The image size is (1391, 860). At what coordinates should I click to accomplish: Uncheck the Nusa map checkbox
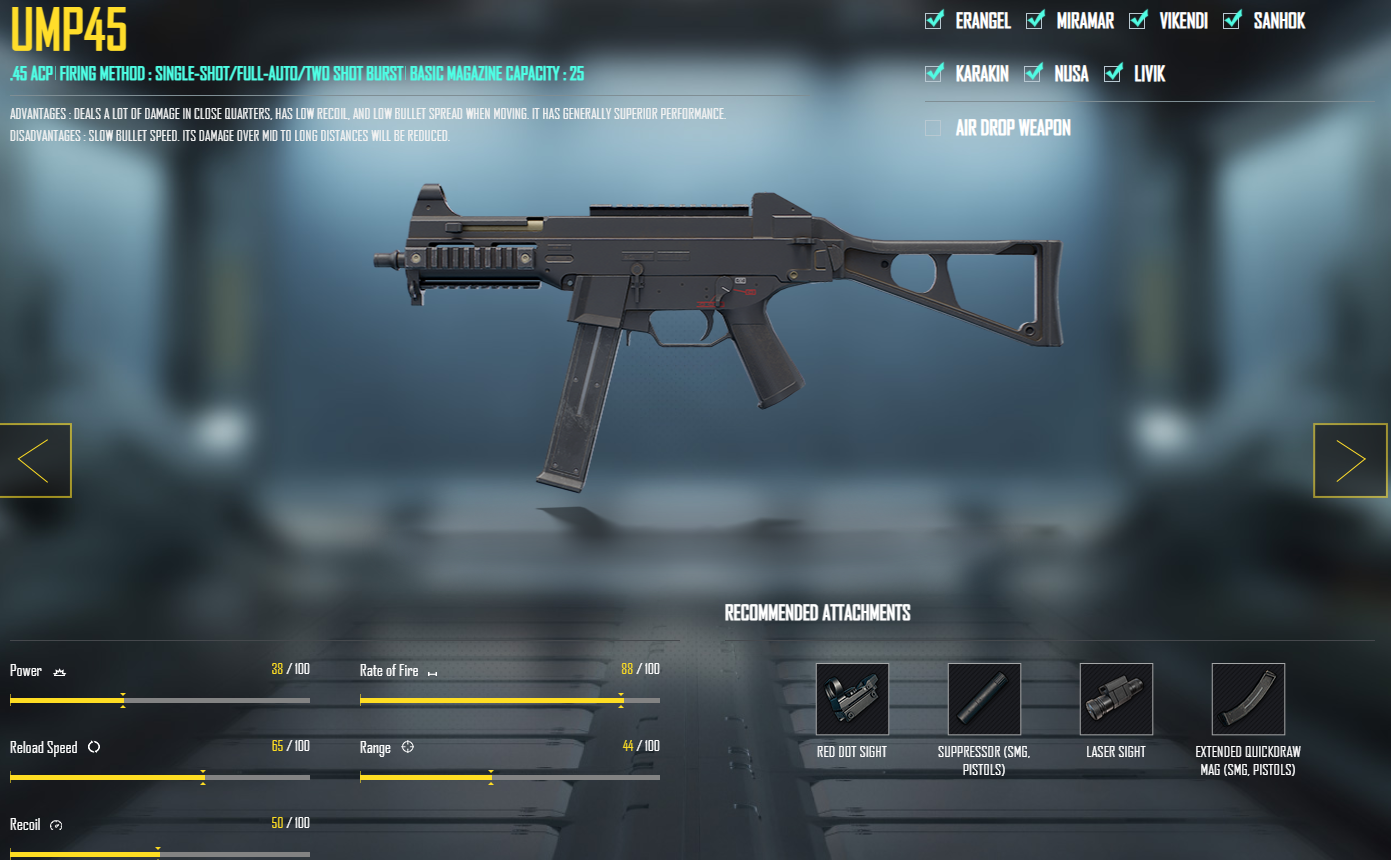click(x=1033, y=74)
